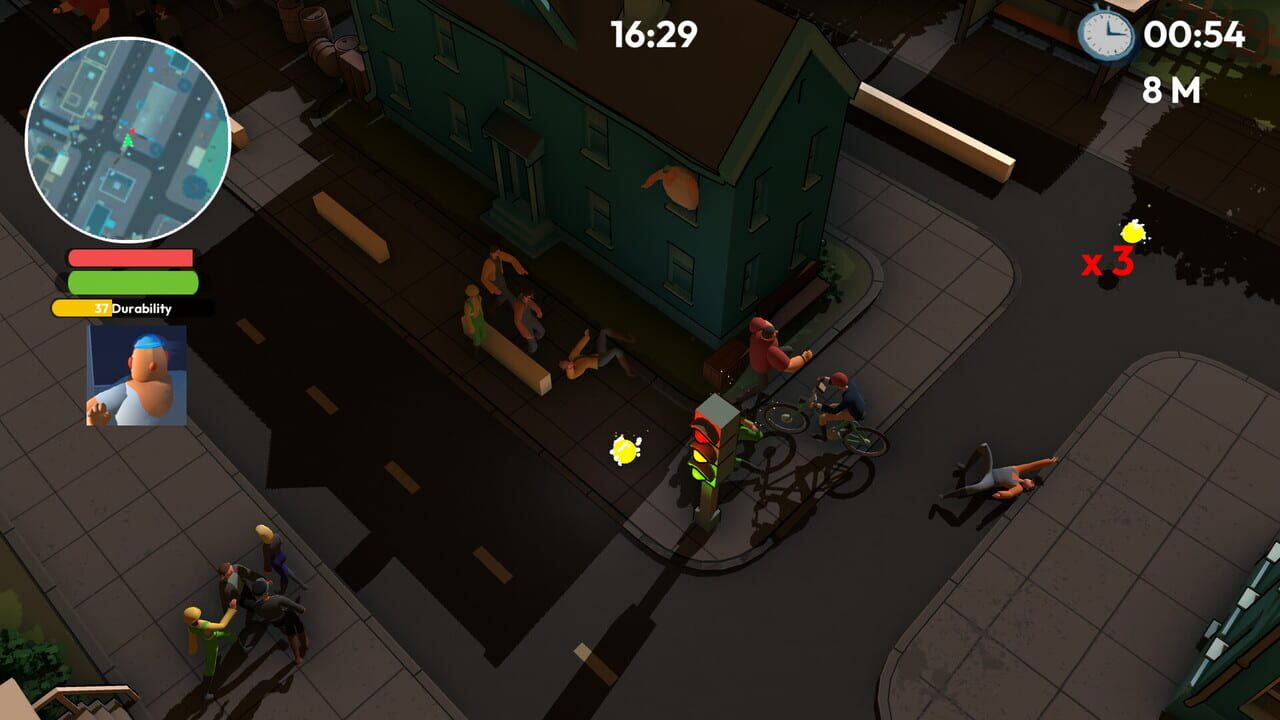Click the green tree icon in the minimap
This screenshot has width=1280, height=720.
(x=129, y=141)
